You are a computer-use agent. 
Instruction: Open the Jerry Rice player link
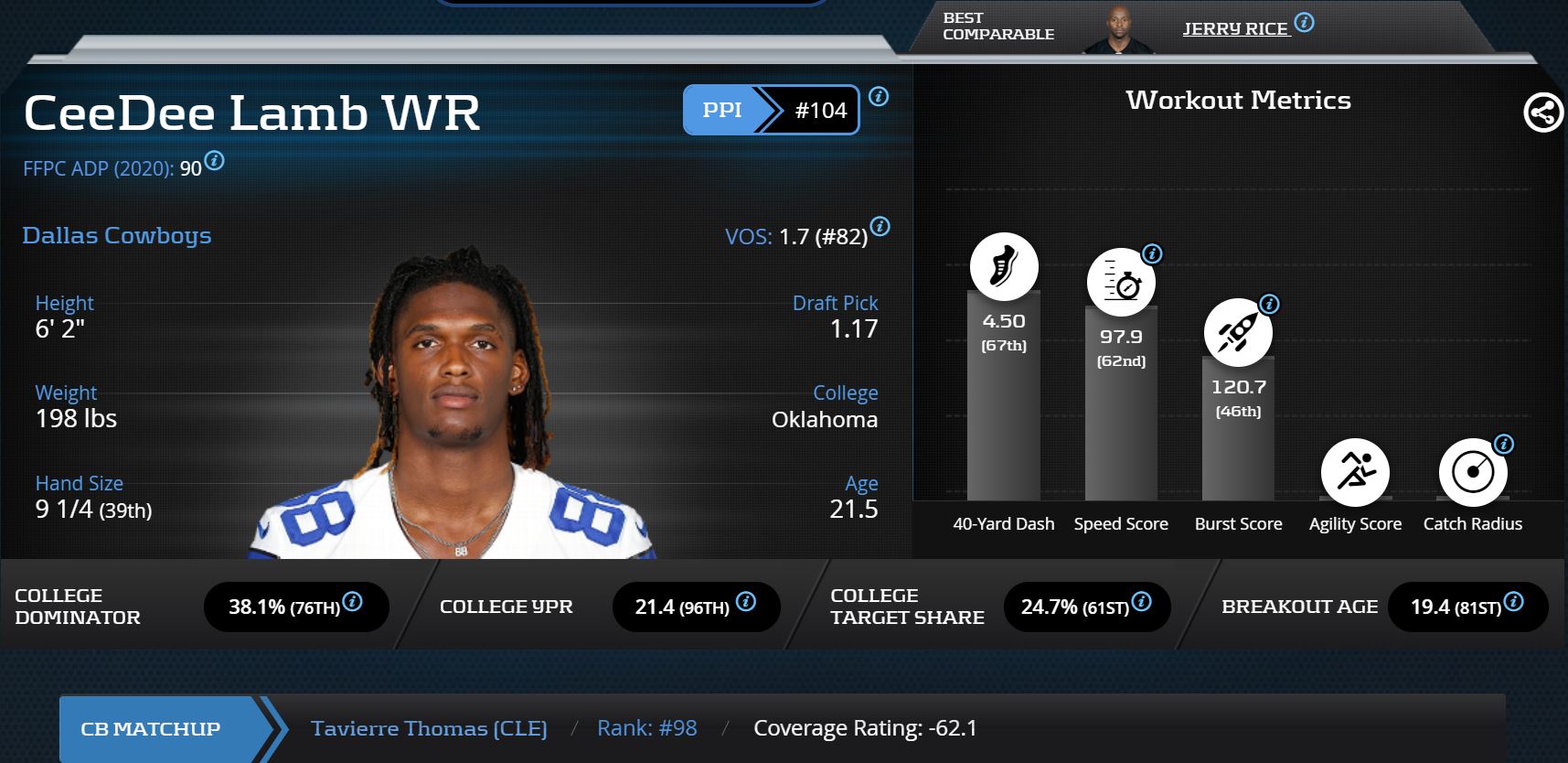(x=1236, y=27)
